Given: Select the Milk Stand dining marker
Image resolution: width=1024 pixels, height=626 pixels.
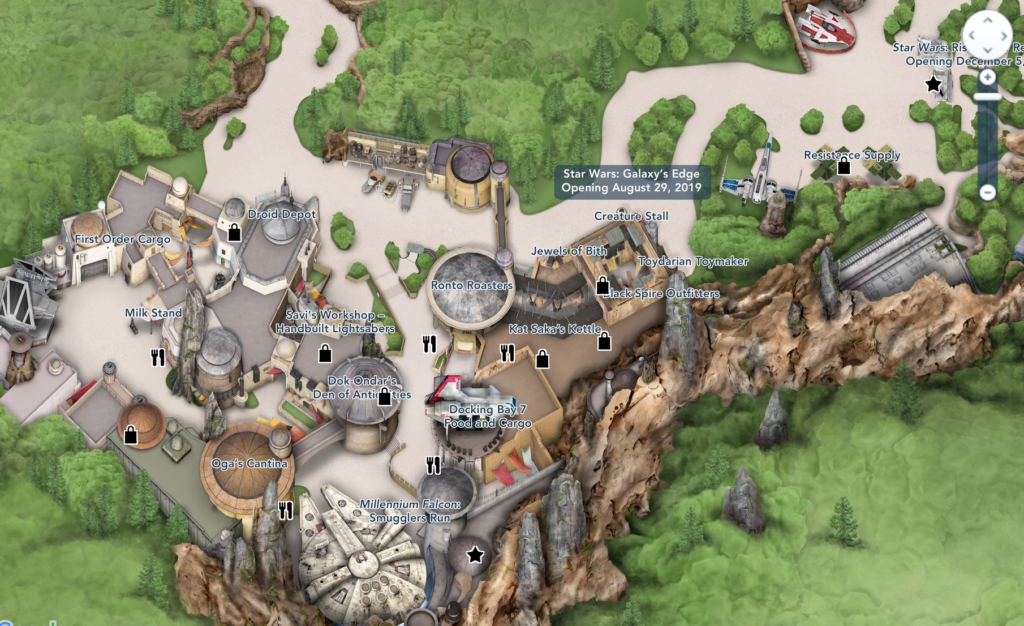Looking at the screenshot, I should pos(157,356).
